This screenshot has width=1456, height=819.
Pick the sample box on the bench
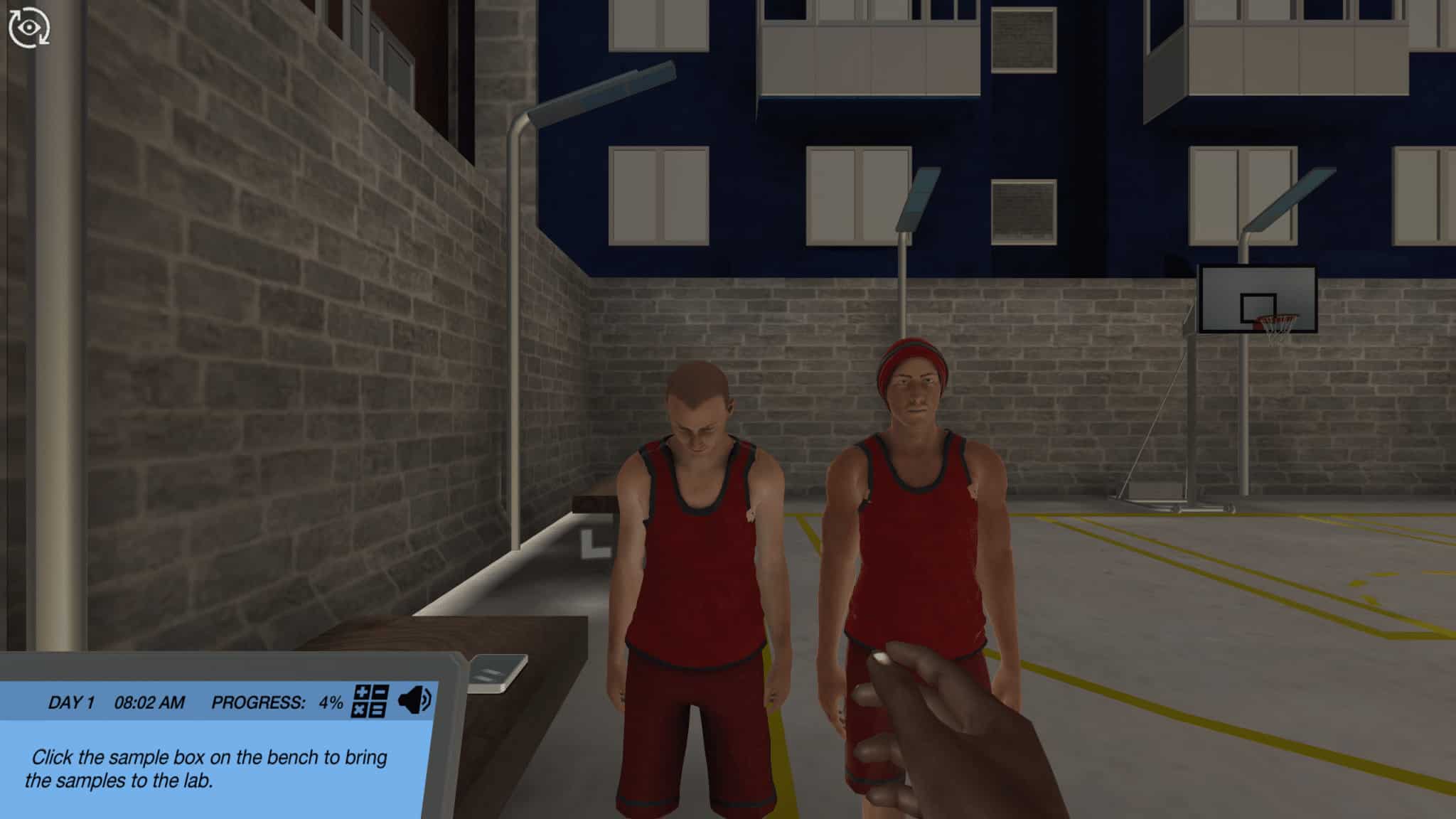tap(497, 672)
